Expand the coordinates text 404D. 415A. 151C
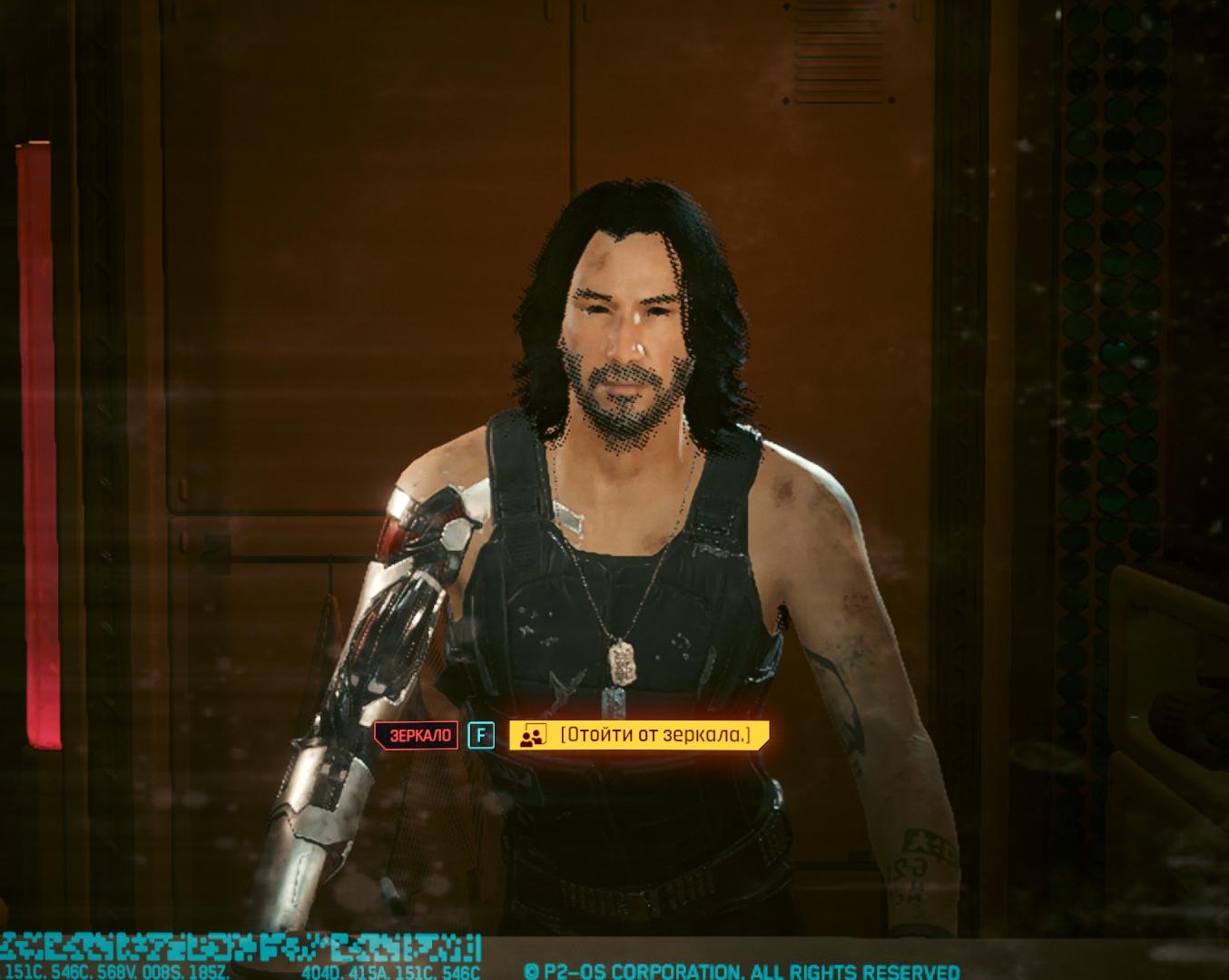 pyautogui.click(x=390, y=969)
